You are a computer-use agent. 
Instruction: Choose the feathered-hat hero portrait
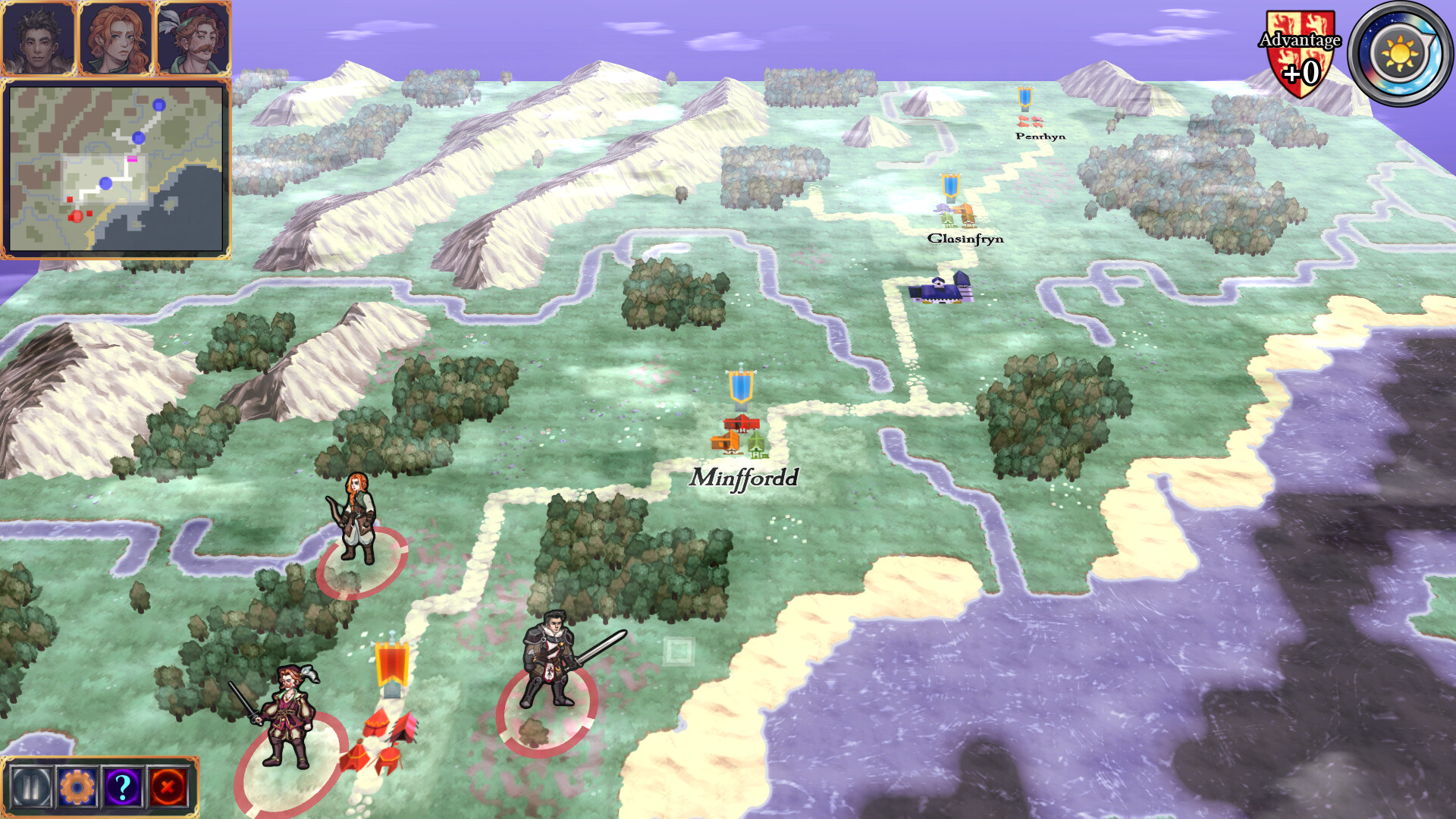tap(193, 36)
